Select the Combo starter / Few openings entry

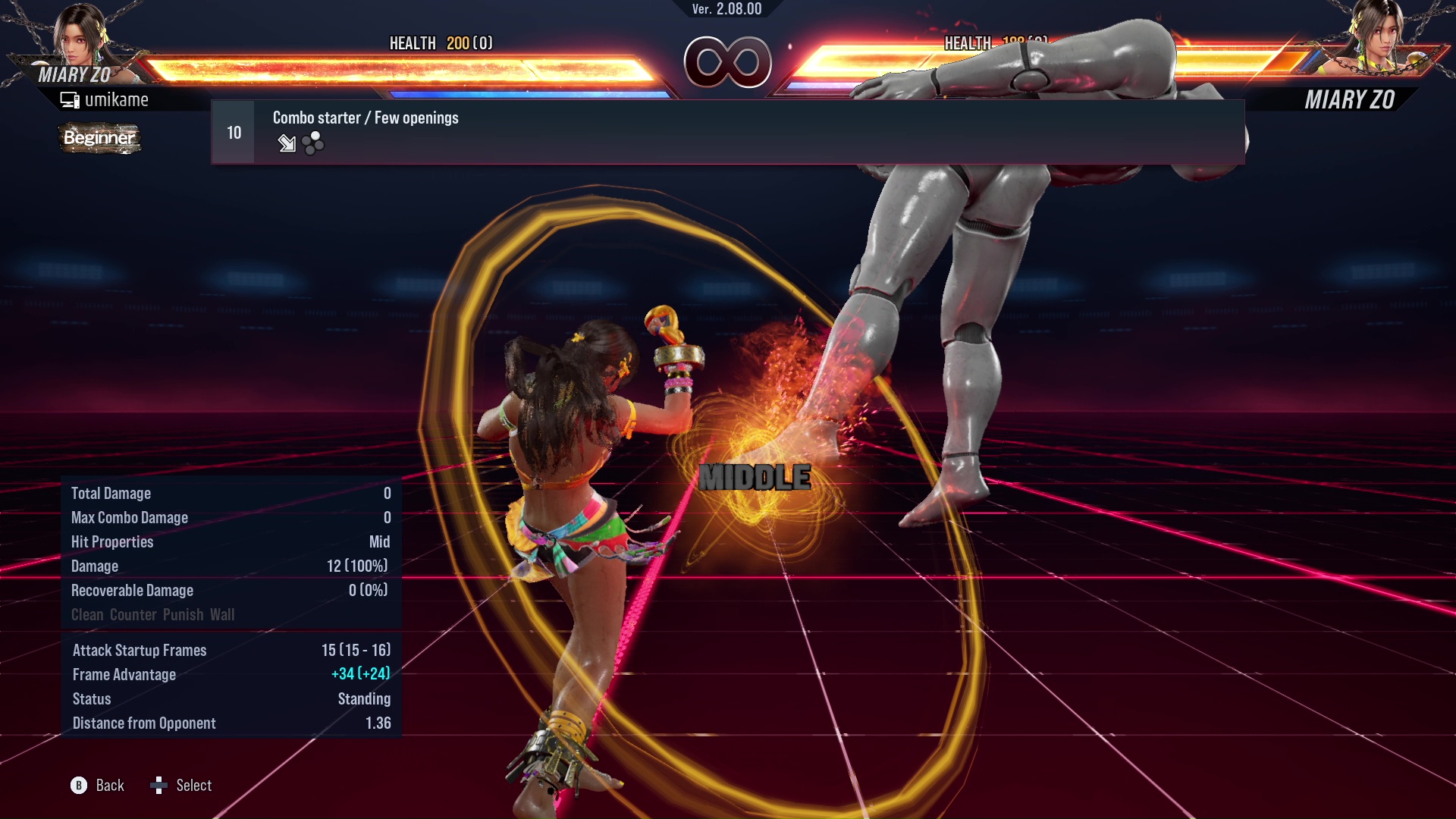tap(366, 118)
